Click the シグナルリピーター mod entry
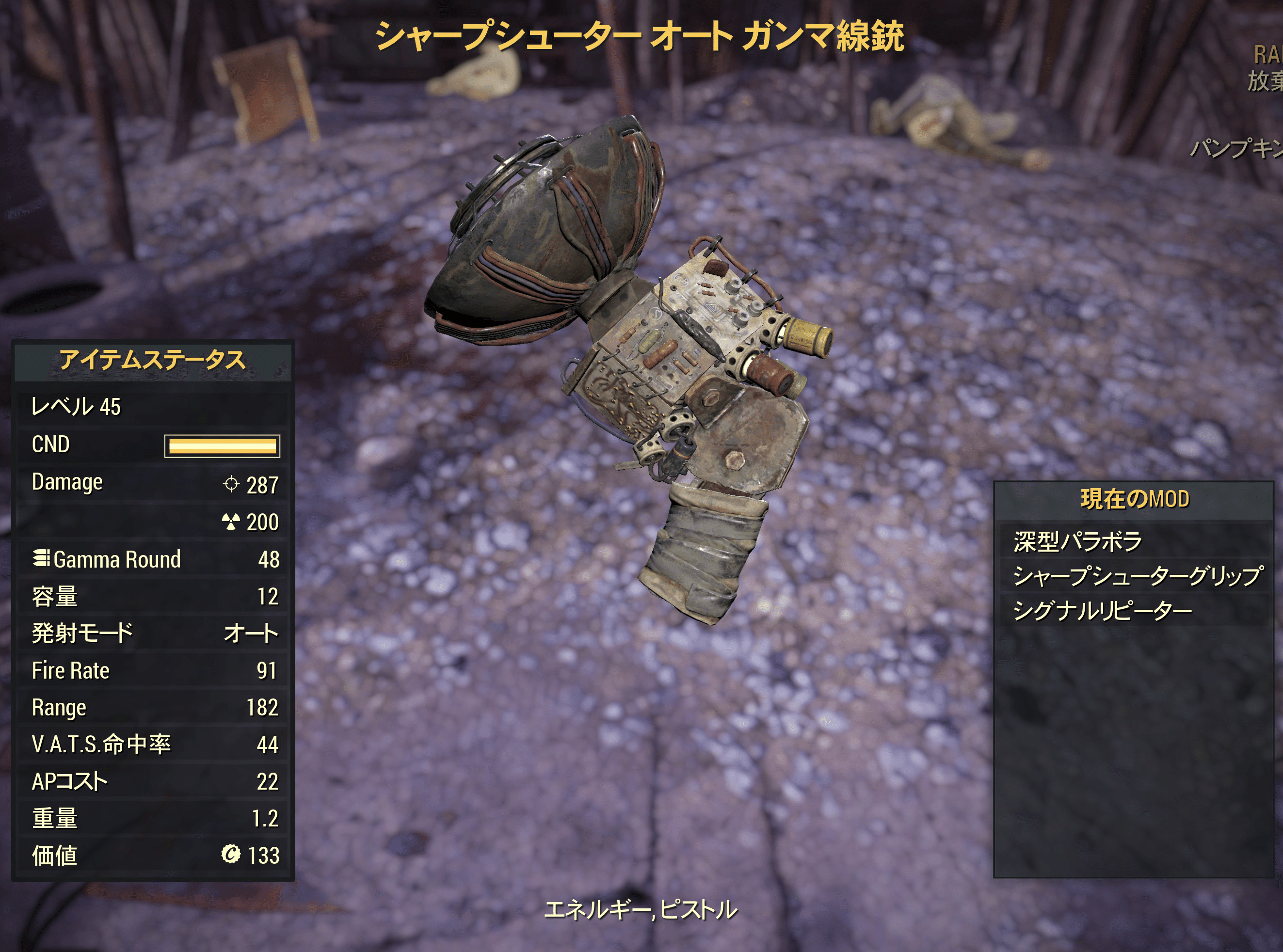Image resolution: width=1283 pixels, height=952 pixels. [x=1102, y=610]
